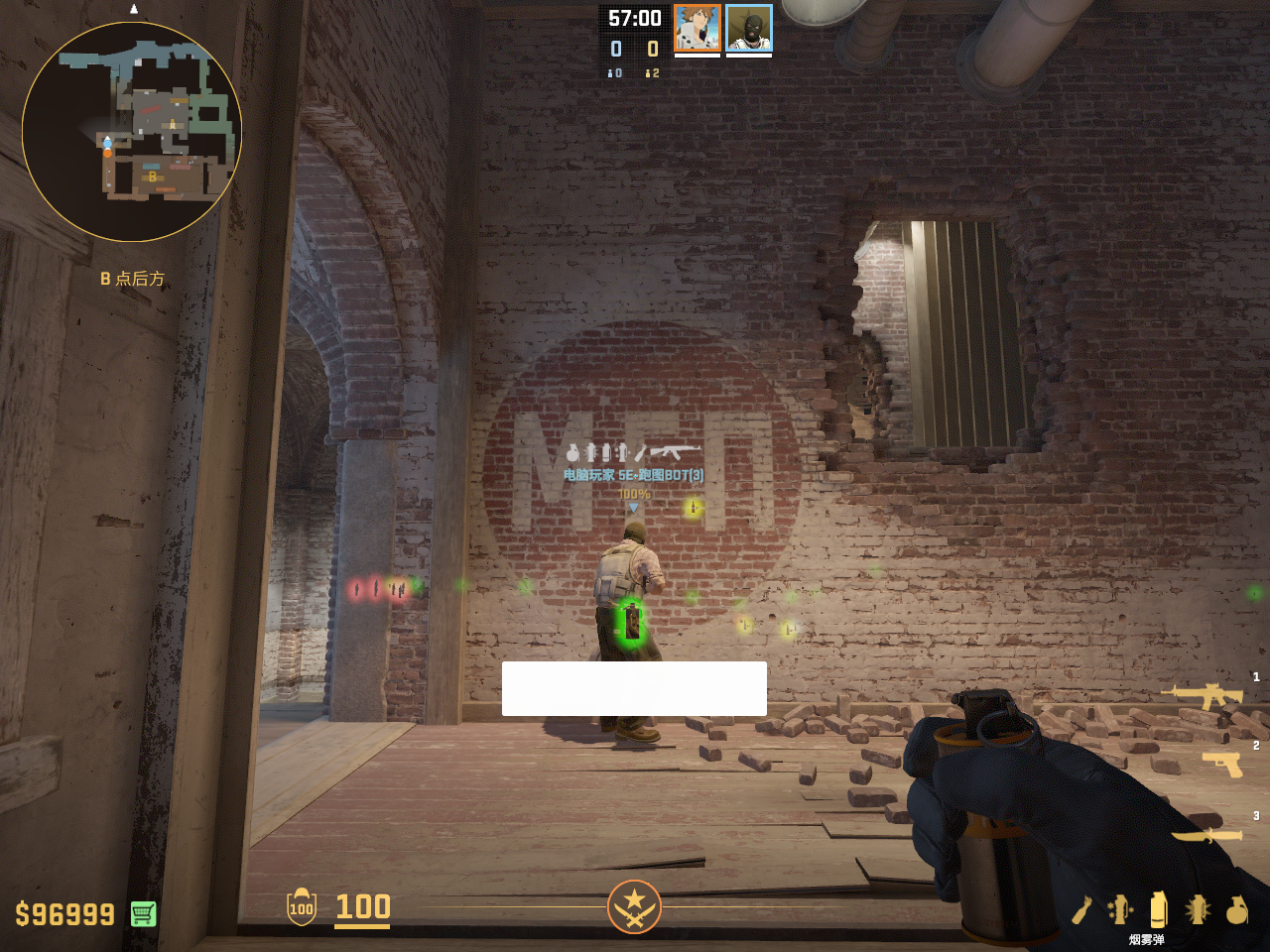
Task: Switch to the pistol in slot 2
Action: tap(1222, 764)
